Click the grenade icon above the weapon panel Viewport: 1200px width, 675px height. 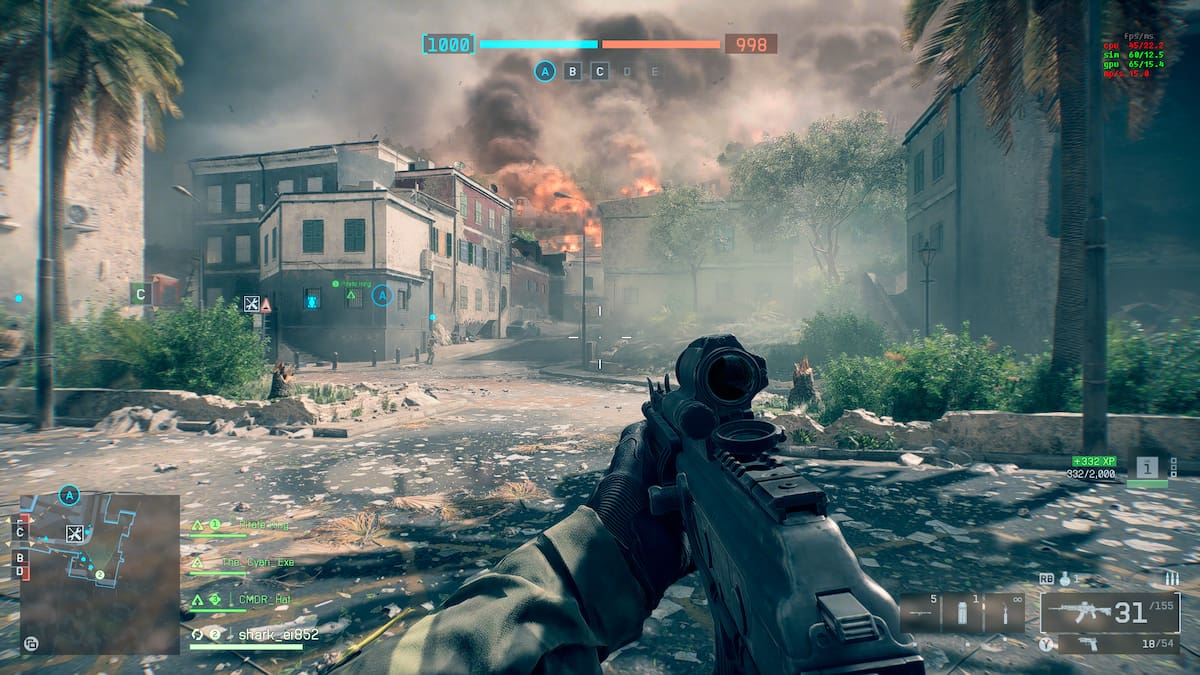click(1066, 579)
